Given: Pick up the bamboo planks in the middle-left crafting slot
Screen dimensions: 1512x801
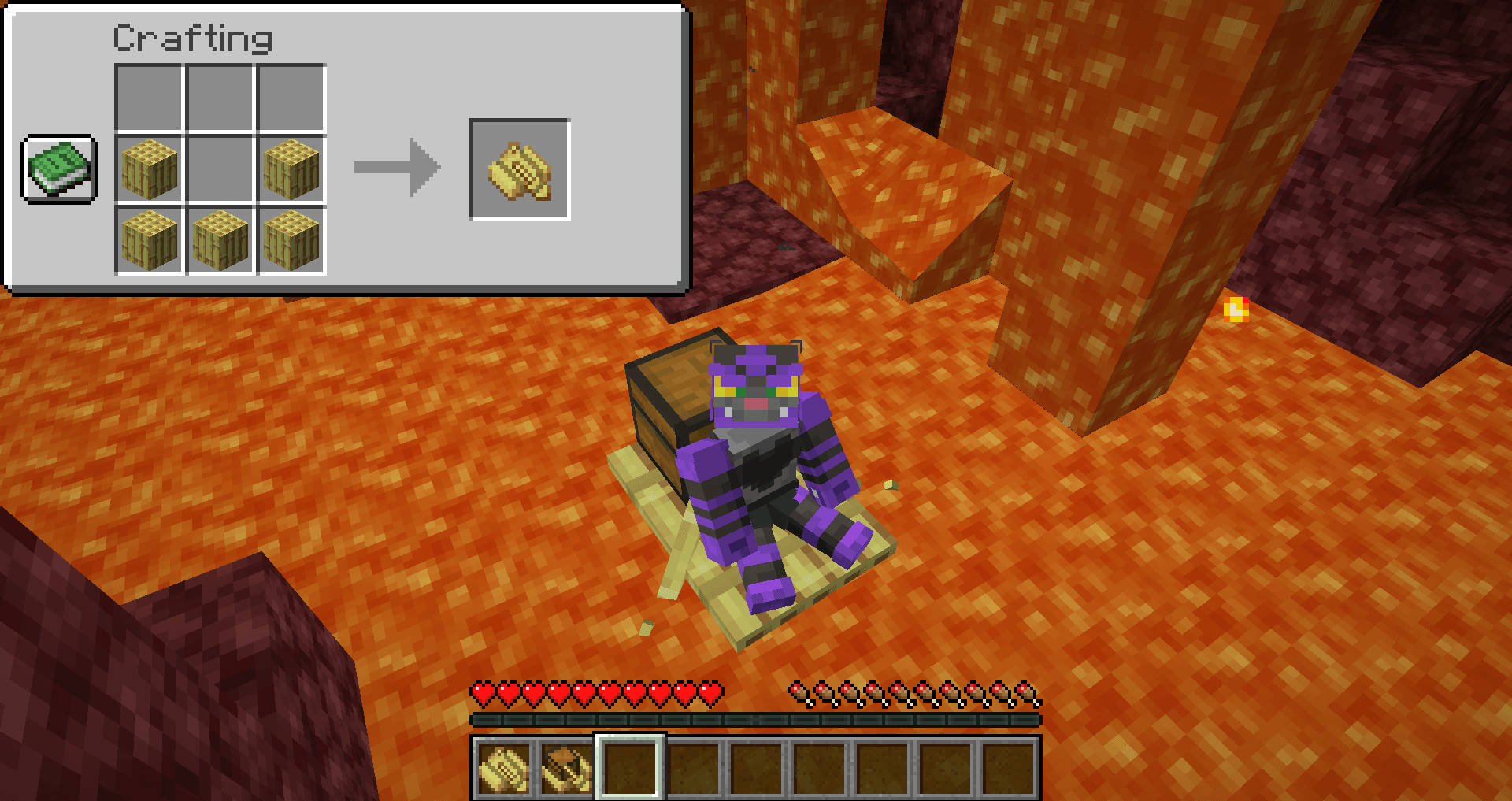Looking at the screenshot, I should point(150,168).
